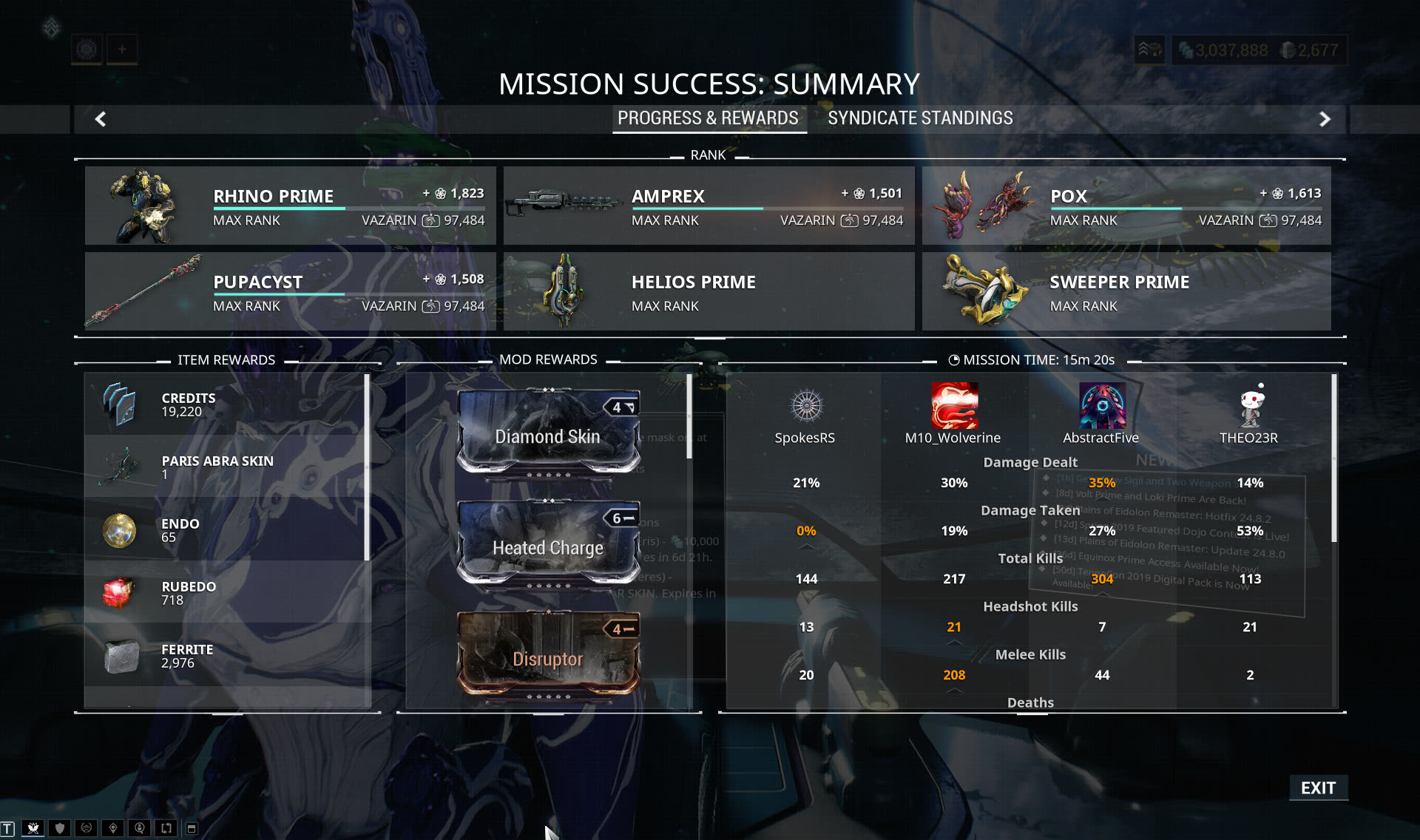Screen dimensions: 1420x840
Task: Select THEO23R's player avatar
Action: coord(1250,406)
